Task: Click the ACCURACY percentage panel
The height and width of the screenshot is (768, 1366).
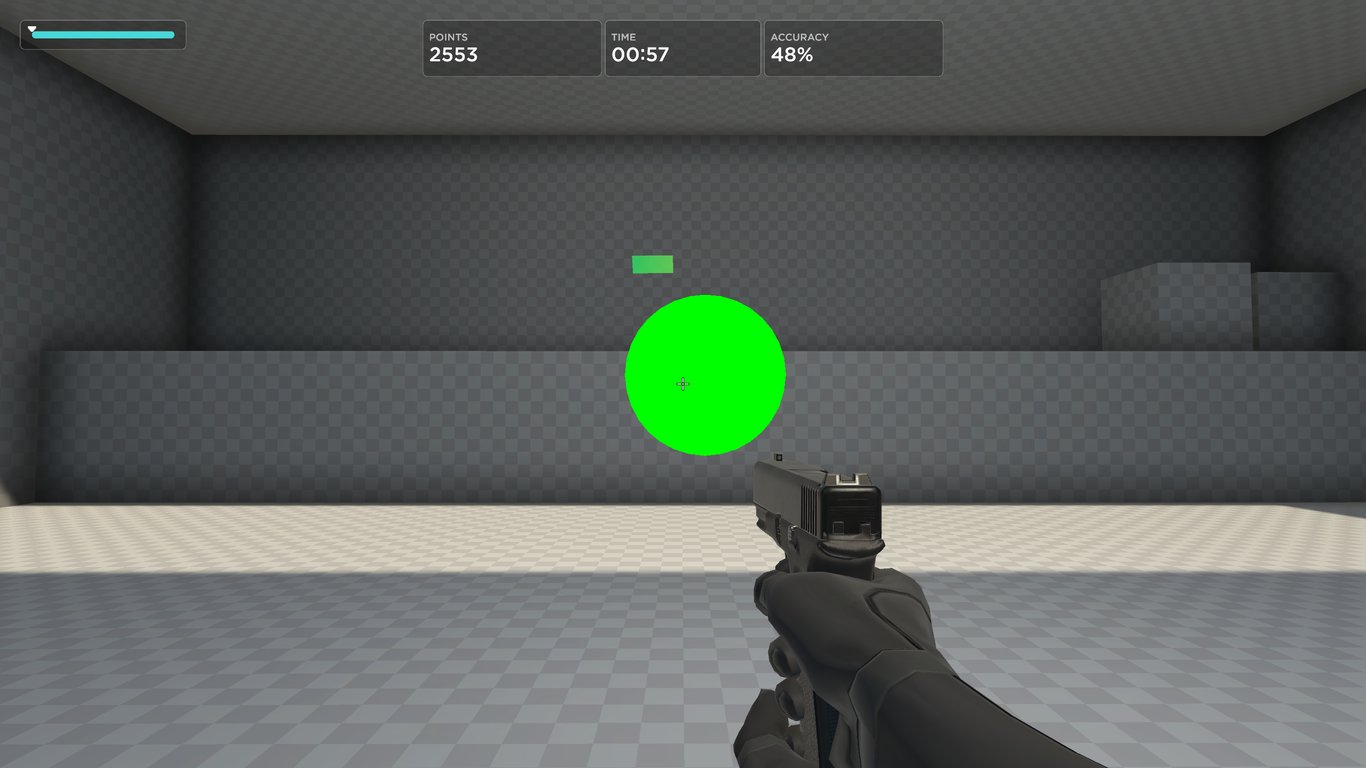Action: click(852, 48)
